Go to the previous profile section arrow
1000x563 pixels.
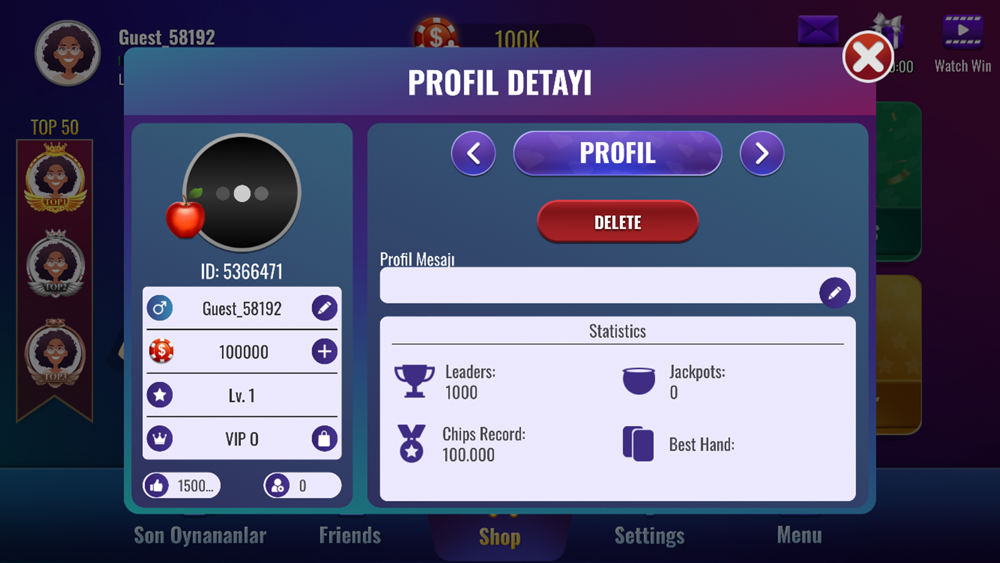(x=473, y=153)
